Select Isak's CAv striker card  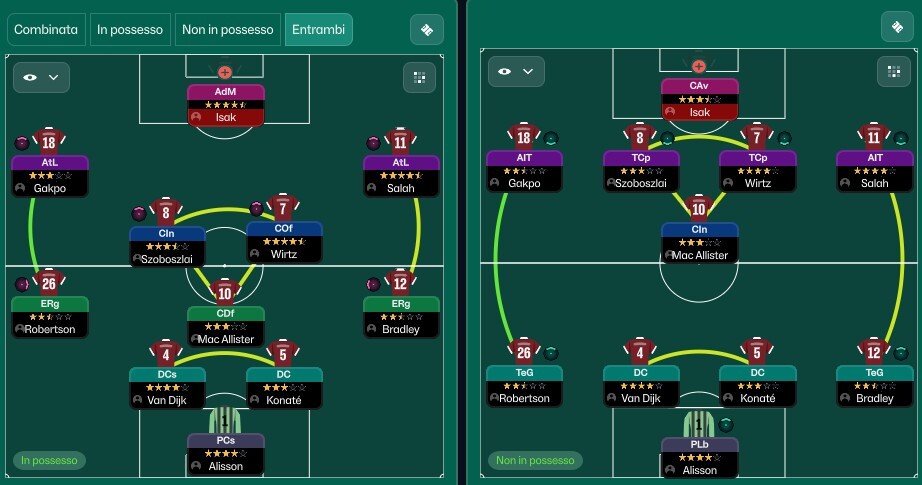pyautogui.click(x=699, y=100)
